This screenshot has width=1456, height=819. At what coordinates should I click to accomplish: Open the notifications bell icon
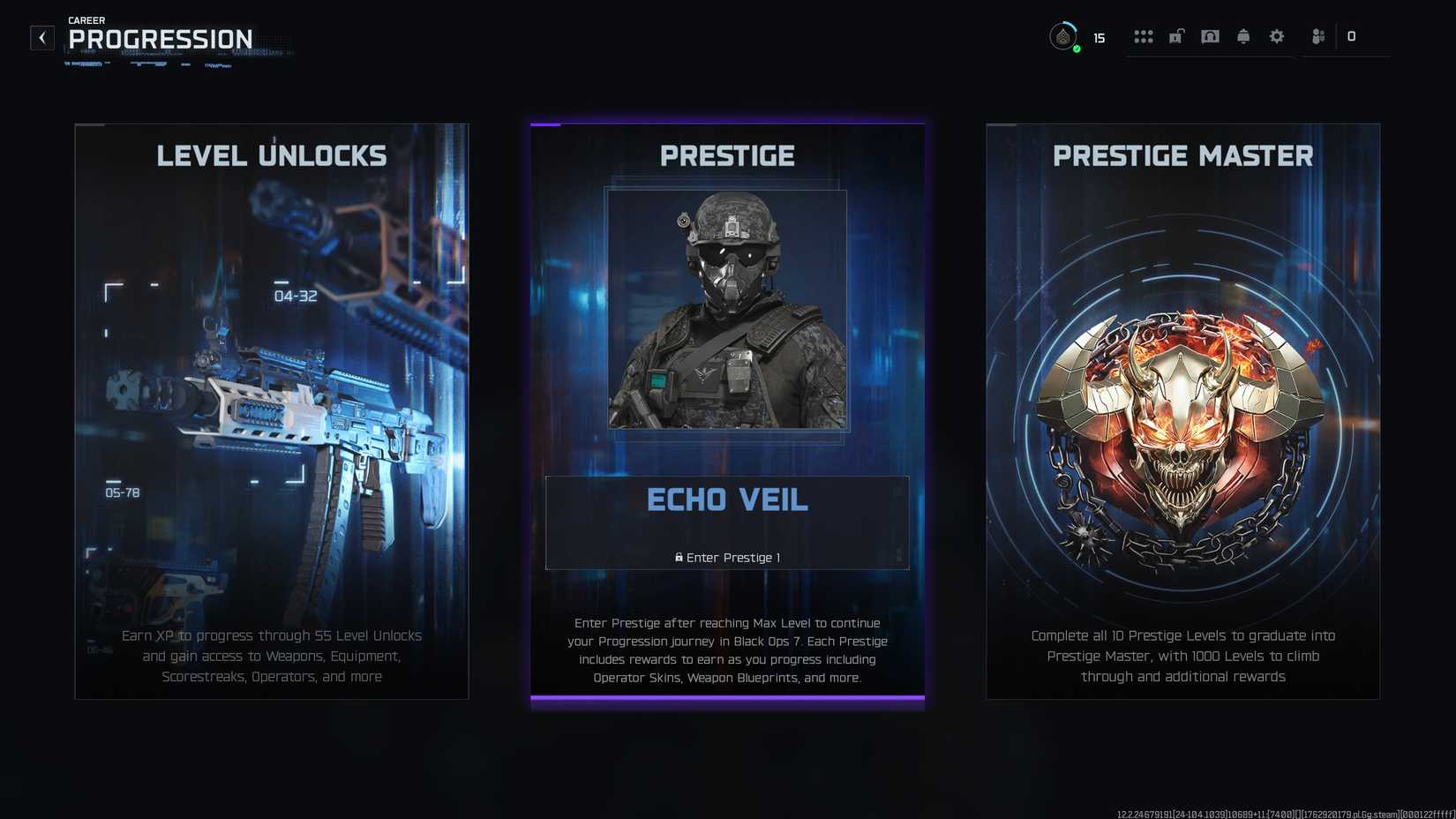[x=1242, y=36]
